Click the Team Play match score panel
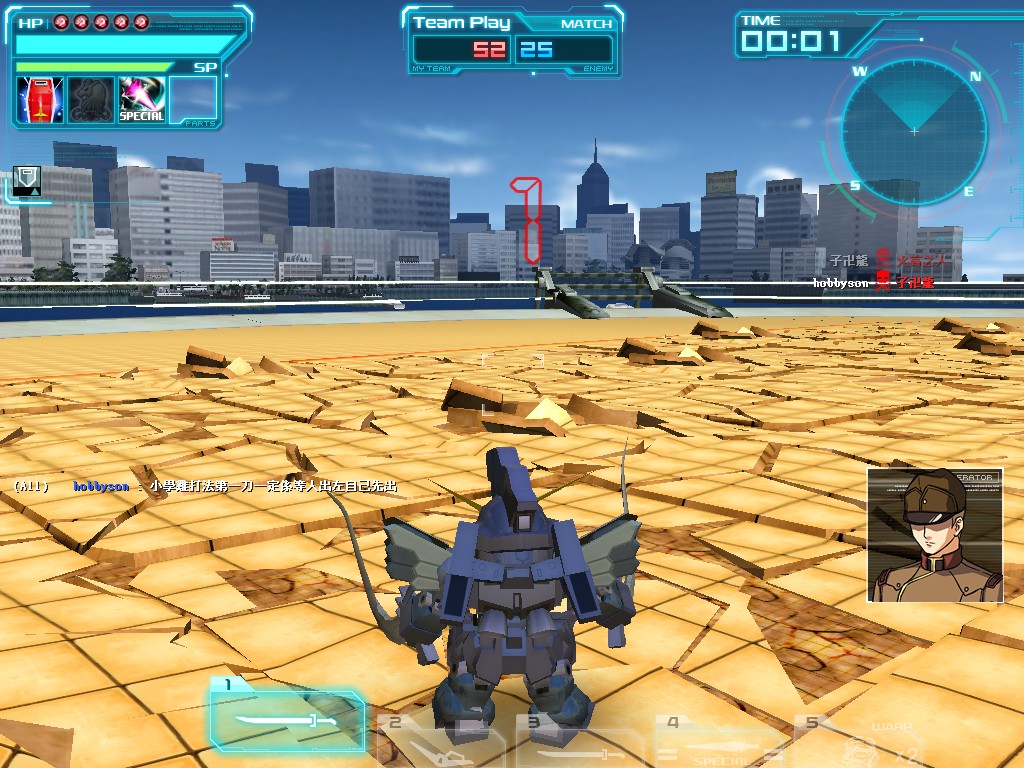 click(x=513, y=42)
